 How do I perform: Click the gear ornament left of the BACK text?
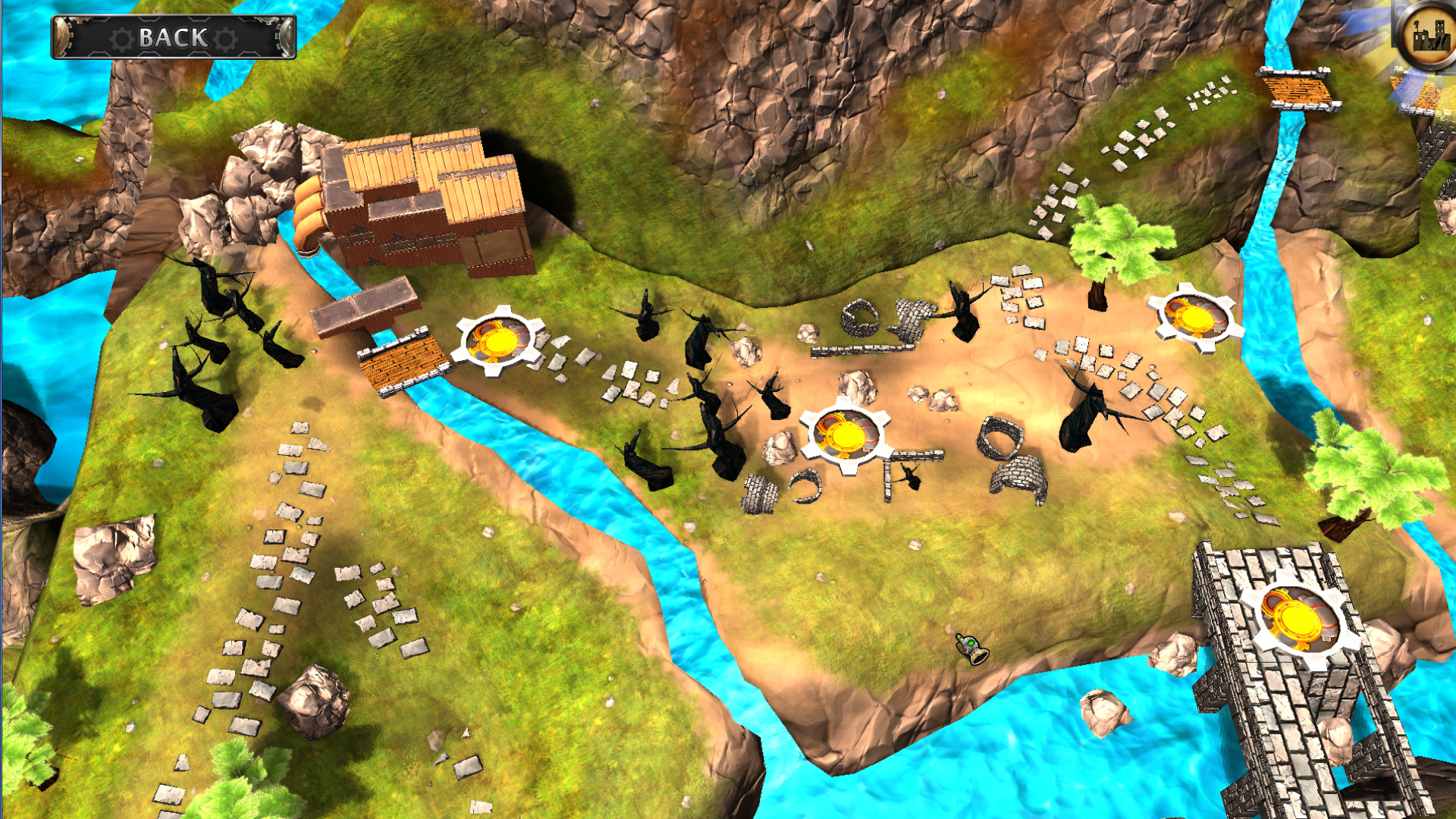(x=120, y=35)
